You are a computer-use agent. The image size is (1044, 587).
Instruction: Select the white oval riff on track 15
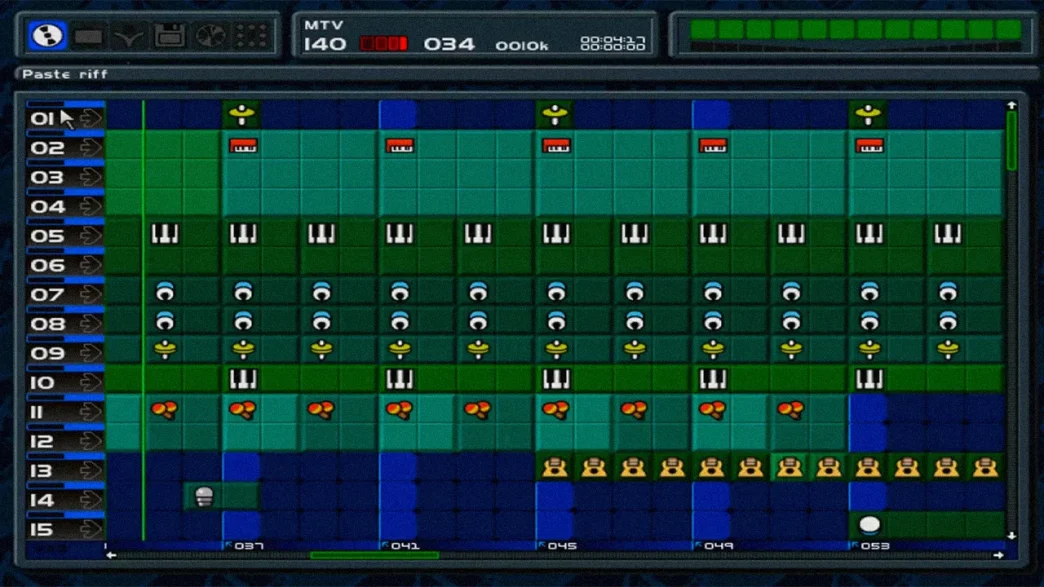tap(870, 525)
